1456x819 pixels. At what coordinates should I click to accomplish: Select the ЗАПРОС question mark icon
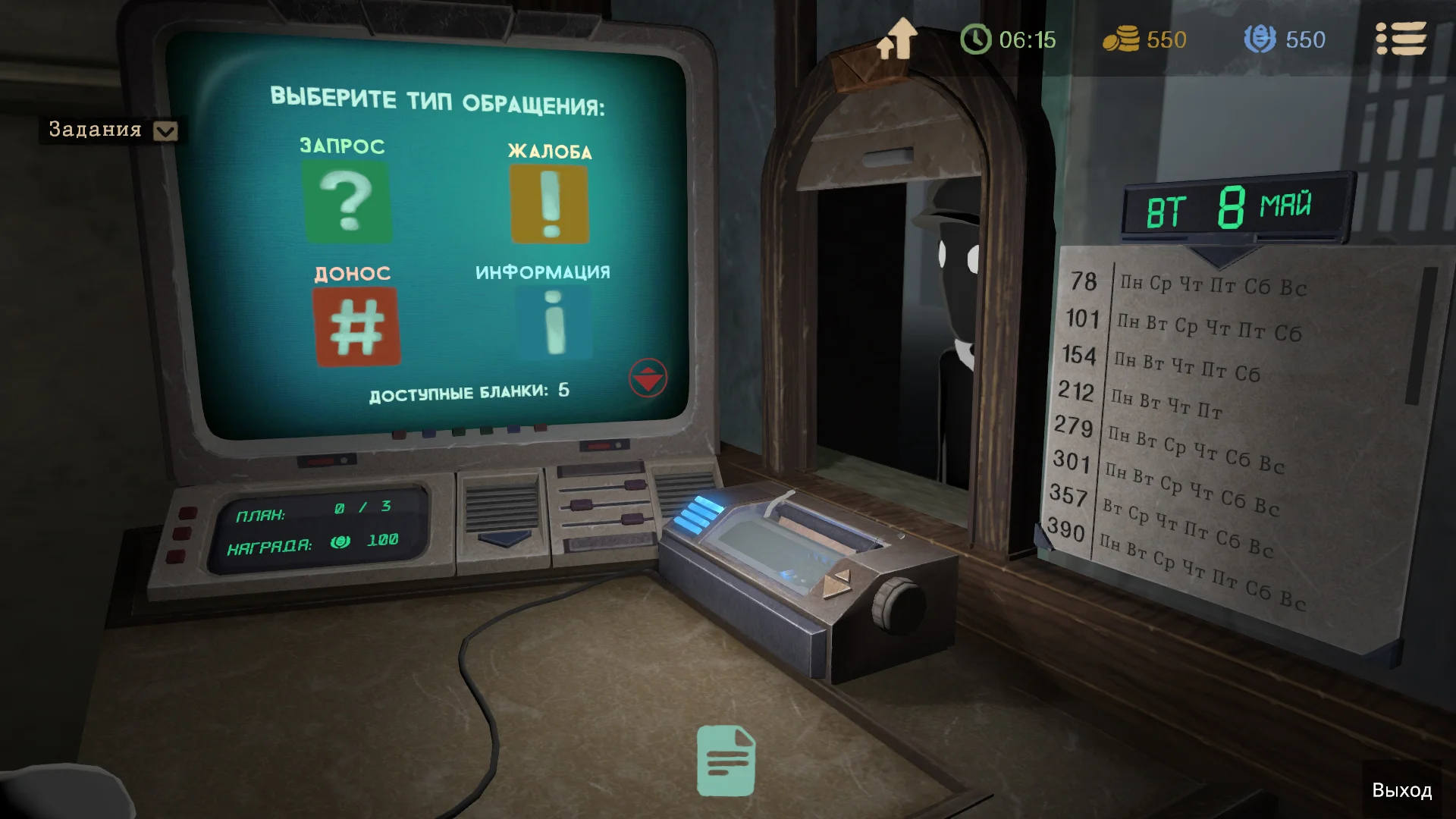pos(349,201)
